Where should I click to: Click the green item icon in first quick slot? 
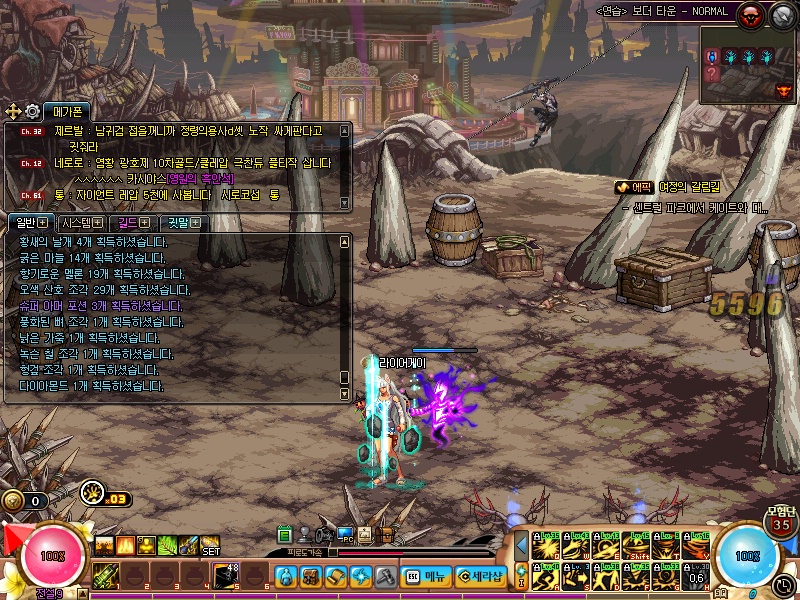tap(107, 576)
